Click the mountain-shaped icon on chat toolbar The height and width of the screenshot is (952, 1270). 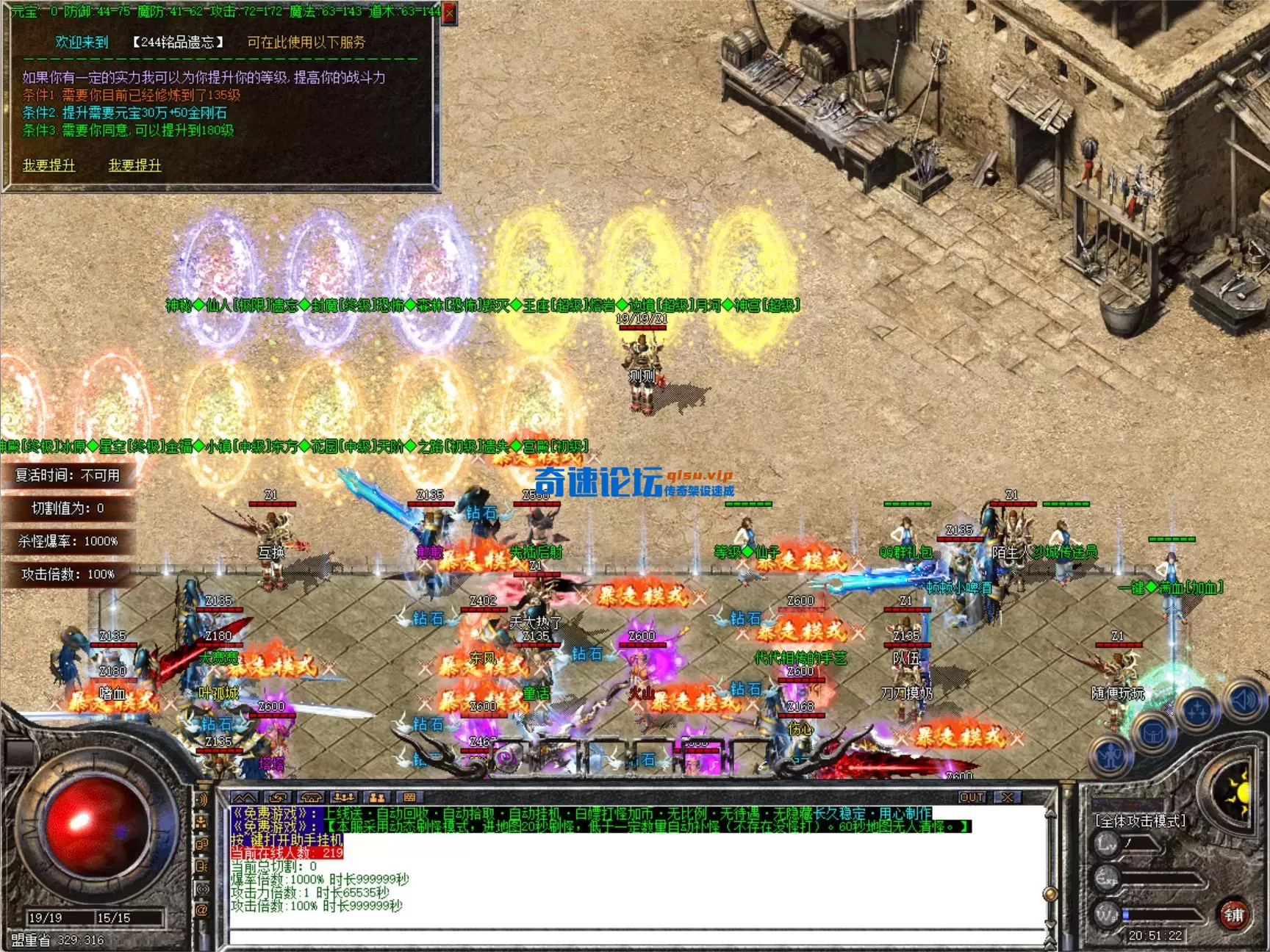(x=245, y=797)
